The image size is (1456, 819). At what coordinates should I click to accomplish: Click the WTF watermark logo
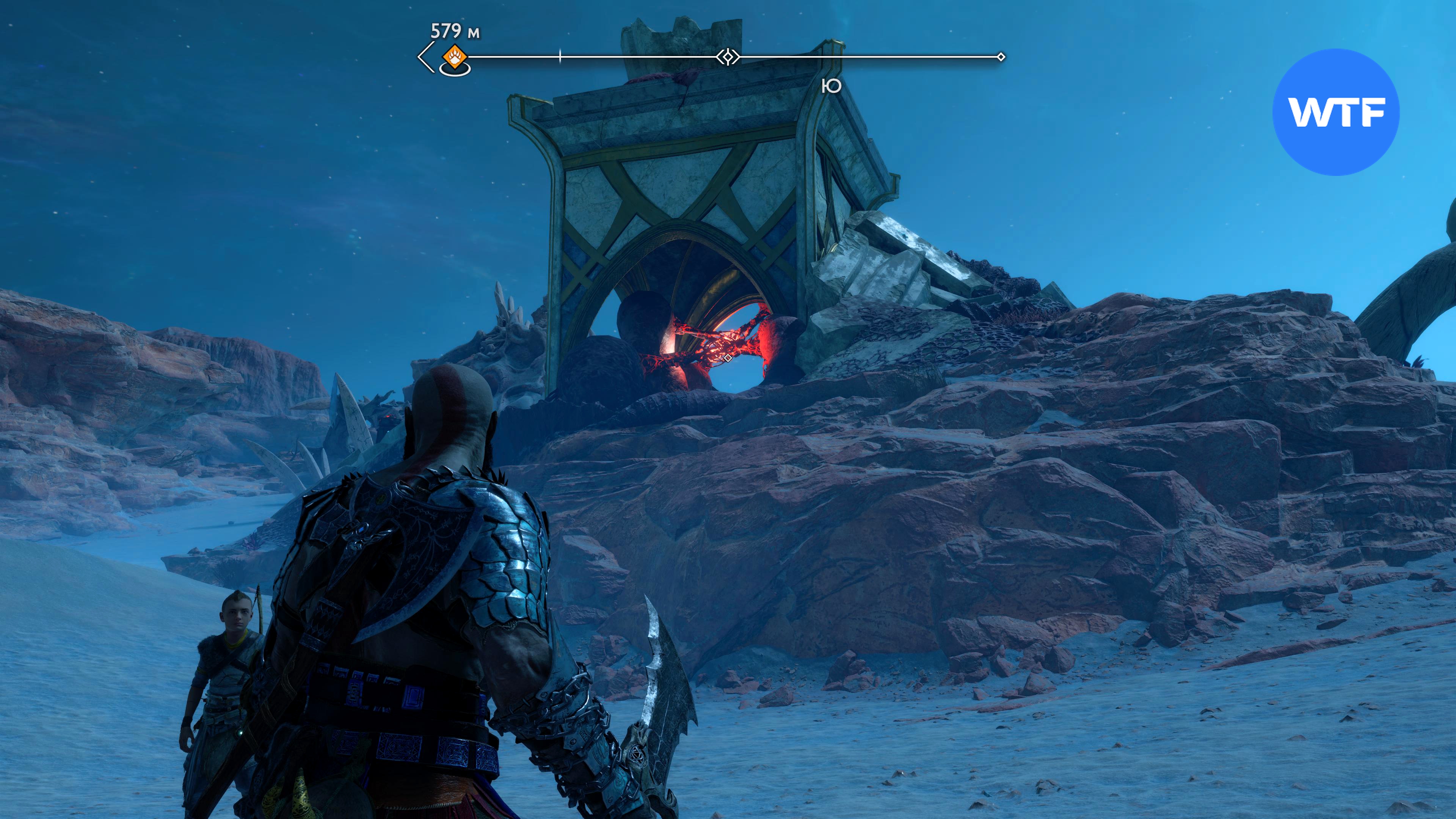tap(1335, 112)
